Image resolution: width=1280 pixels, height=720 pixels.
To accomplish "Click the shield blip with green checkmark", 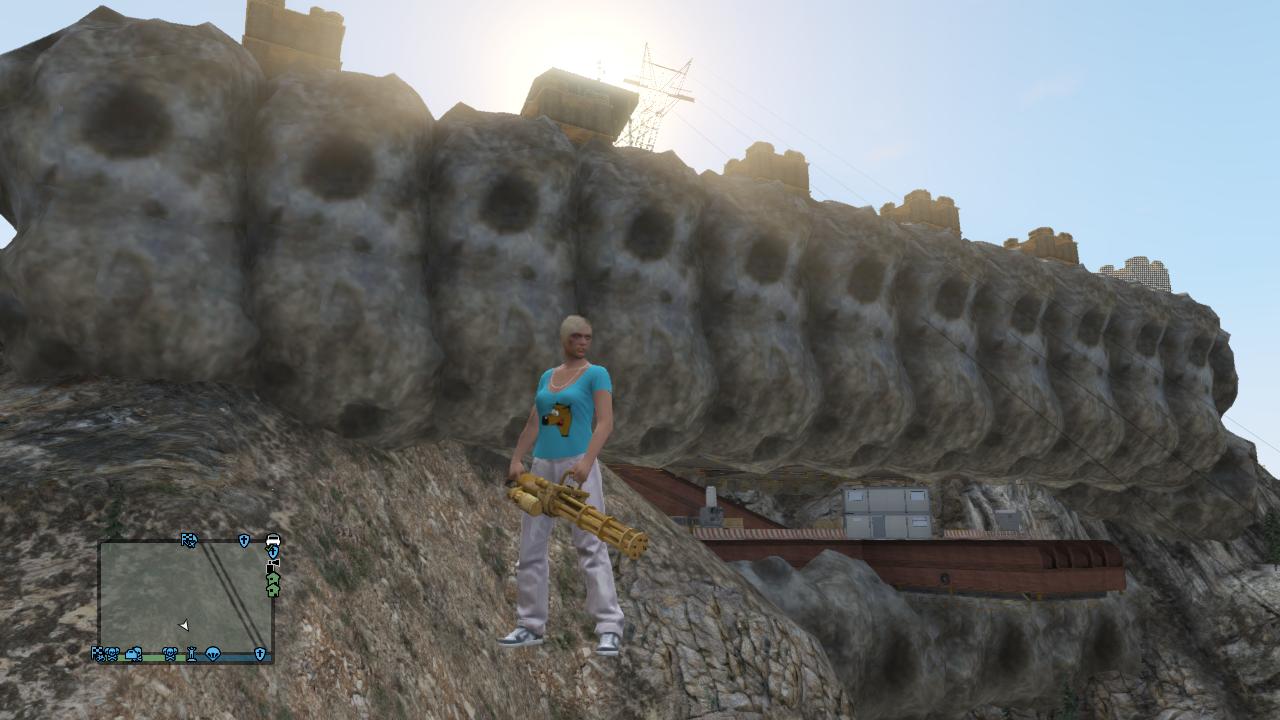I will (272, 552).
